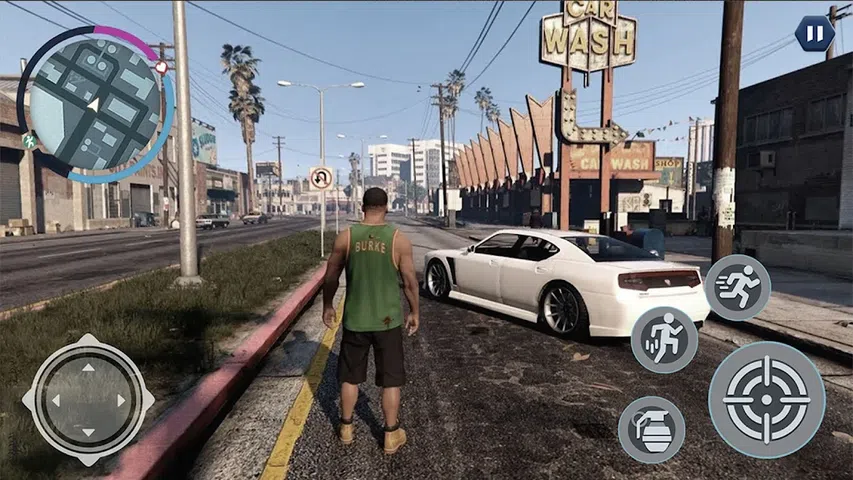Open the circular minimap
This screenshot has width=853, height=480.
pos(95,104)
